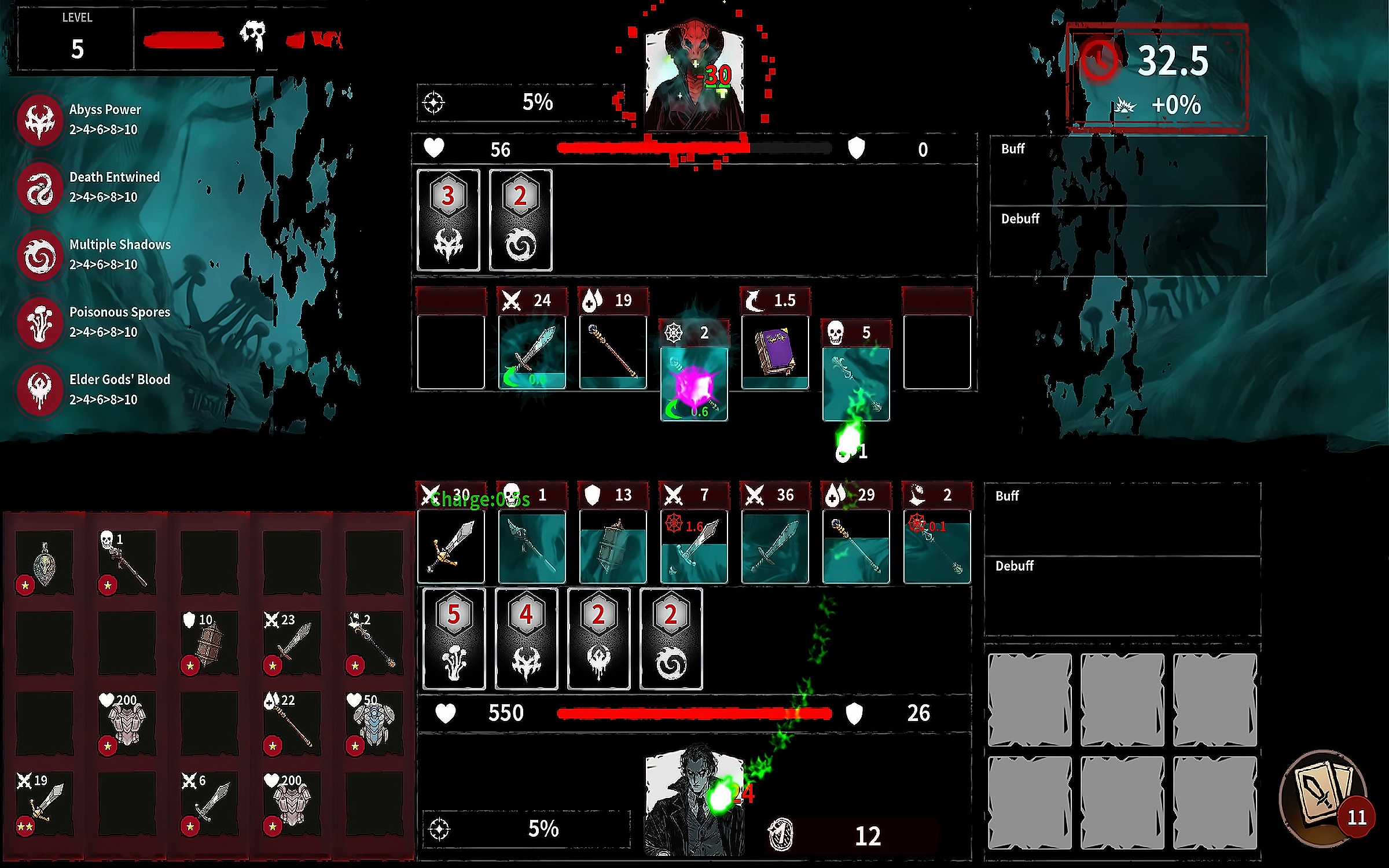Click the Multiple Shadows synergy icon
The height and width of the screenshot is (868, 1389).
click(x=41, y=255)
